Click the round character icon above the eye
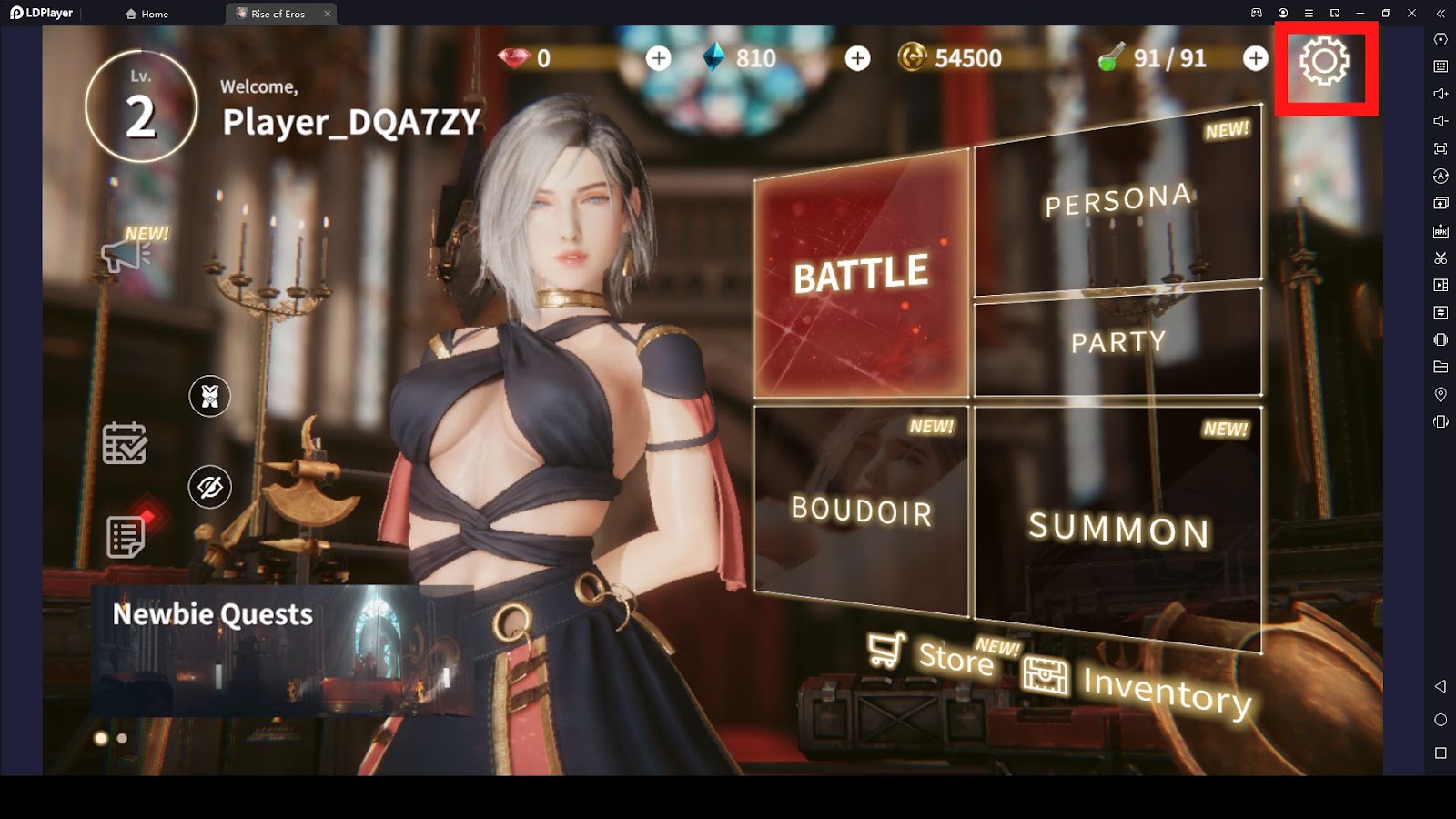This screenshot has width=1456, height=819. (x=209, y=396)
